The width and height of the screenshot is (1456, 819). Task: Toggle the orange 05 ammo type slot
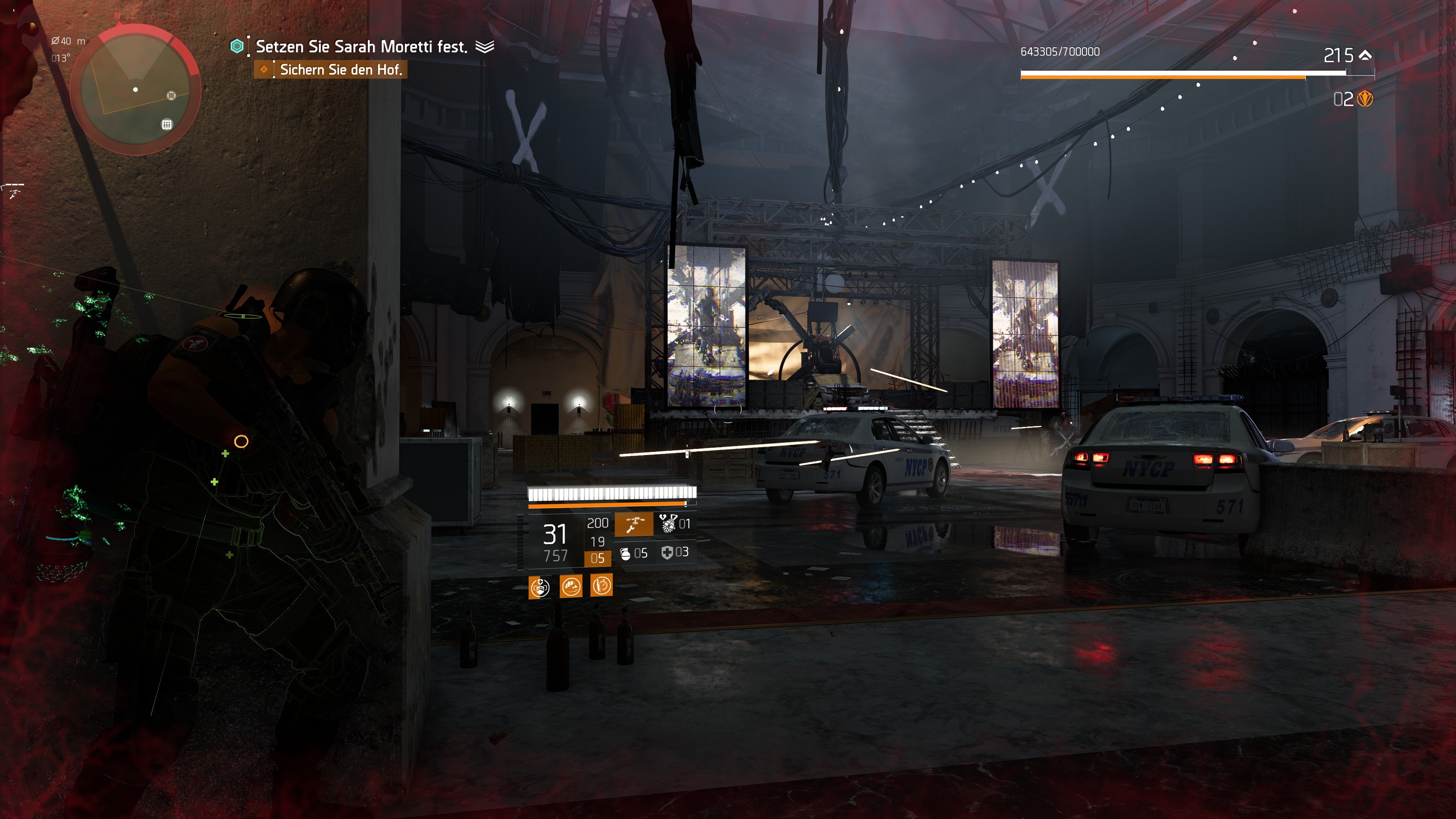(598, 559)
